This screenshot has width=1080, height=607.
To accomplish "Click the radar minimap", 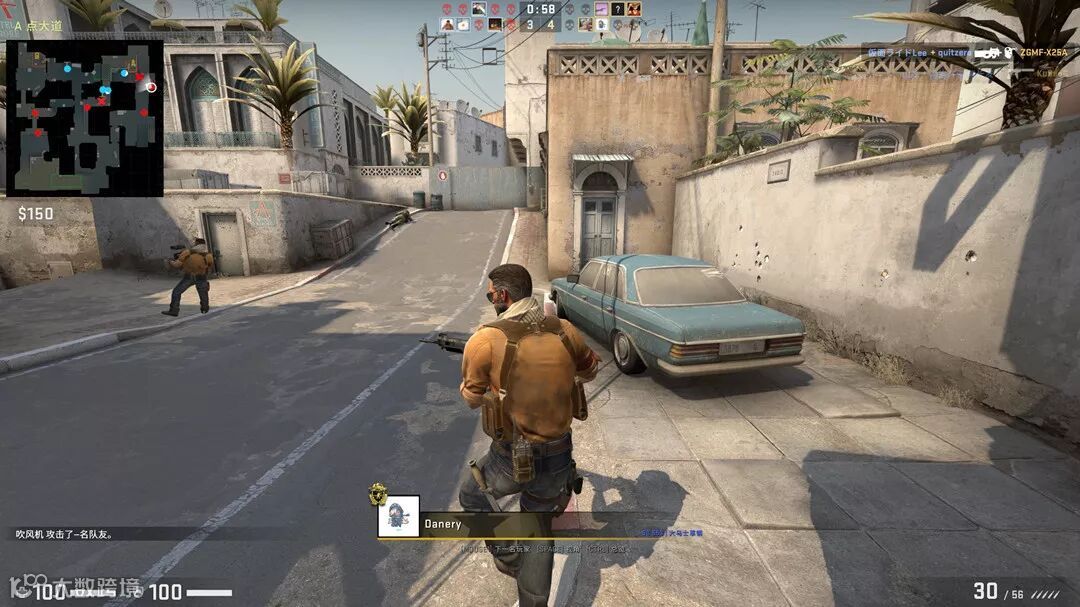I will [x=85, y=118].
